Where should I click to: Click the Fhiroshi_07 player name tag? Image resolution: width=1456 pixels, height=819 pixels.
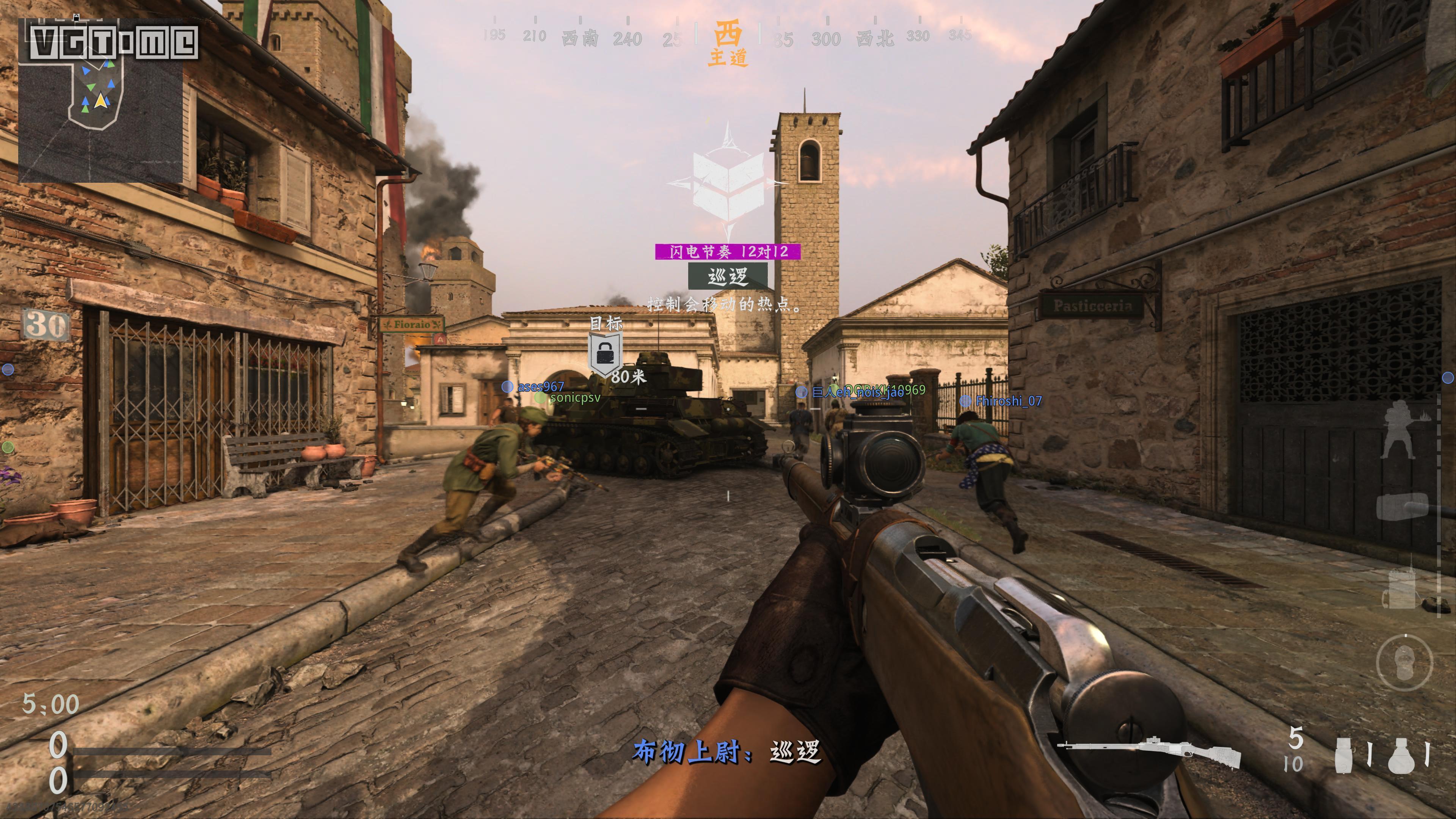[1008, 401]
